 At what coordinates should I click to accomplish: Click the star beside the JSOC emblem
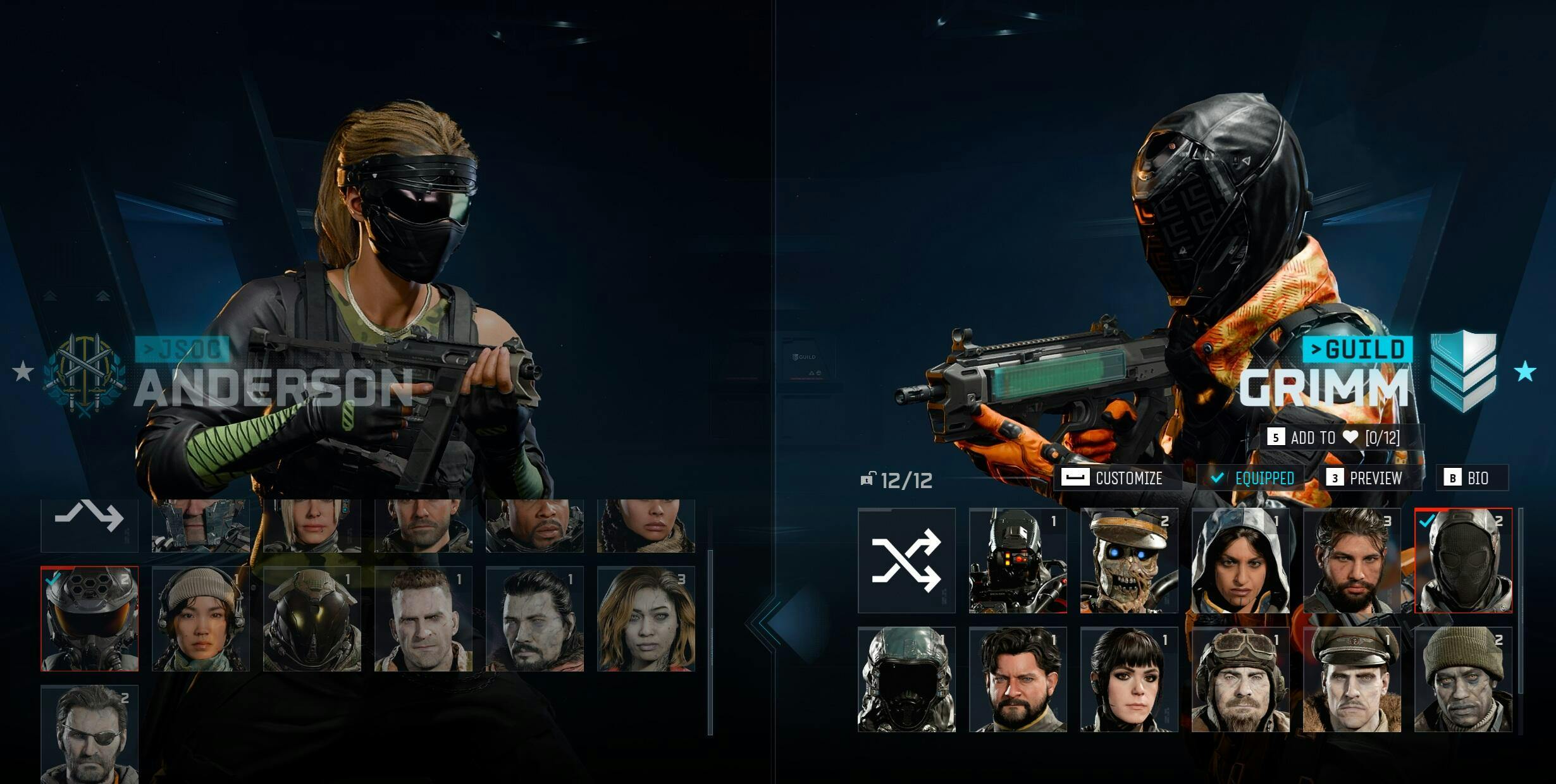(x=23, y=371)
